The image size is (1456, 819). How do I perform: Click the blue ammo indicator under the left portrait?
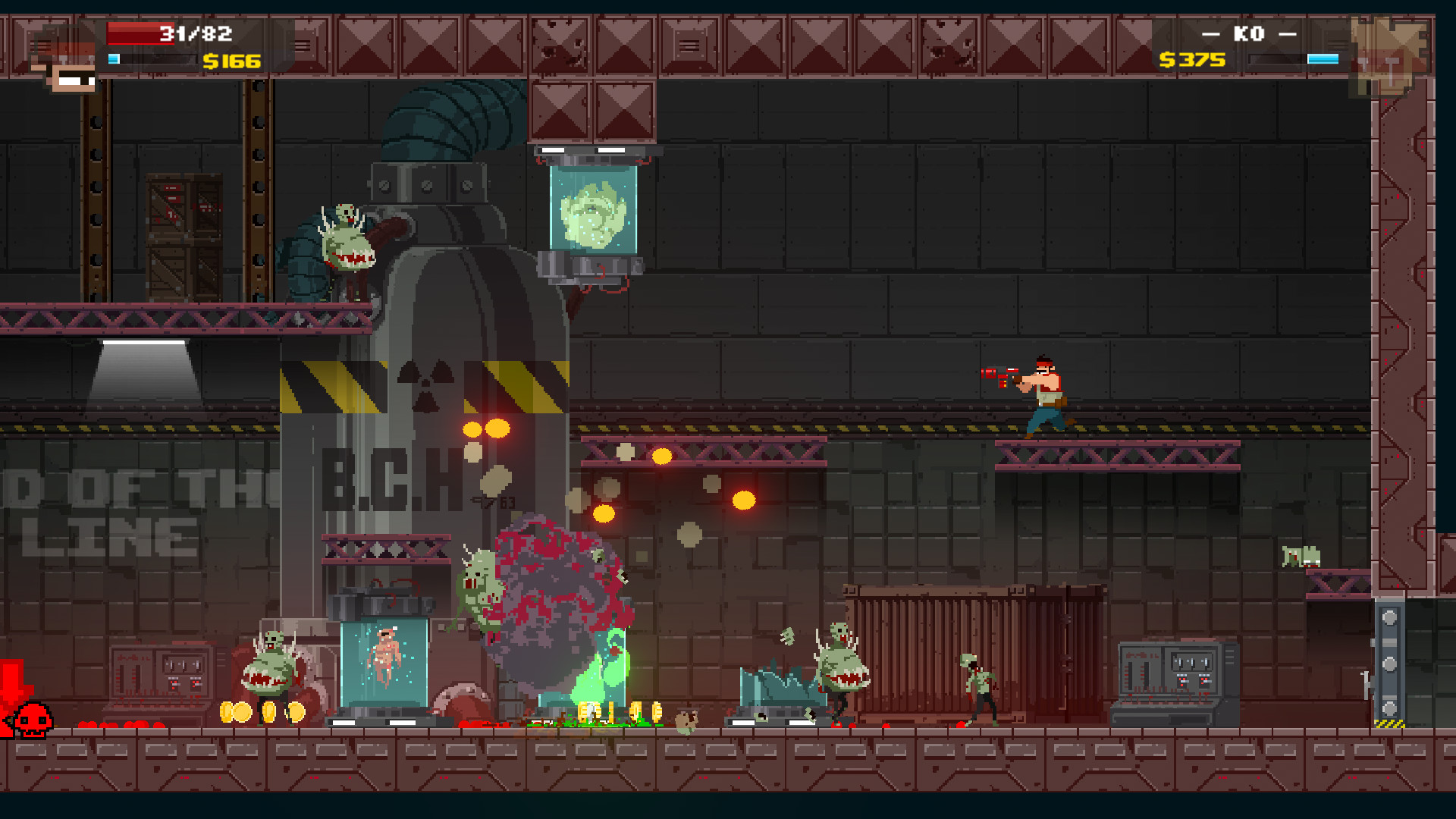[115, 58]
